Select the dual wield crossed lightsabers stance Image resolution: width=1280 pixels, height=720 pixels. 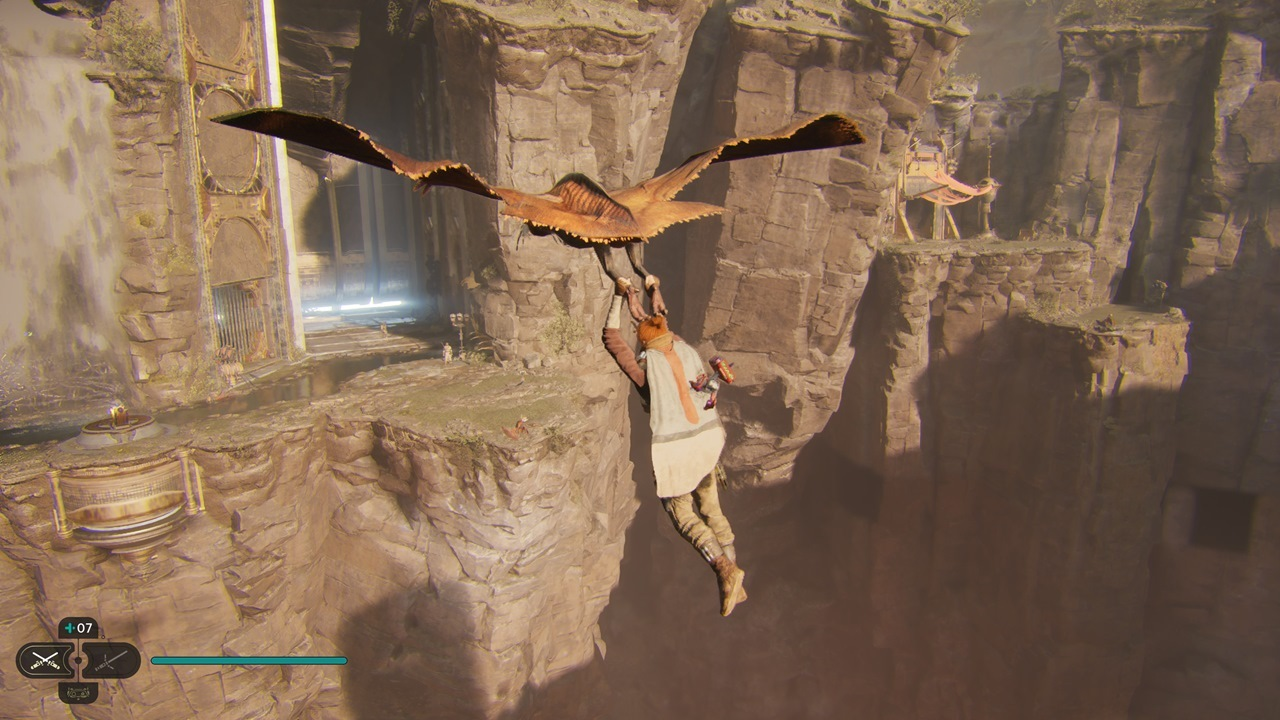[45, 660]
